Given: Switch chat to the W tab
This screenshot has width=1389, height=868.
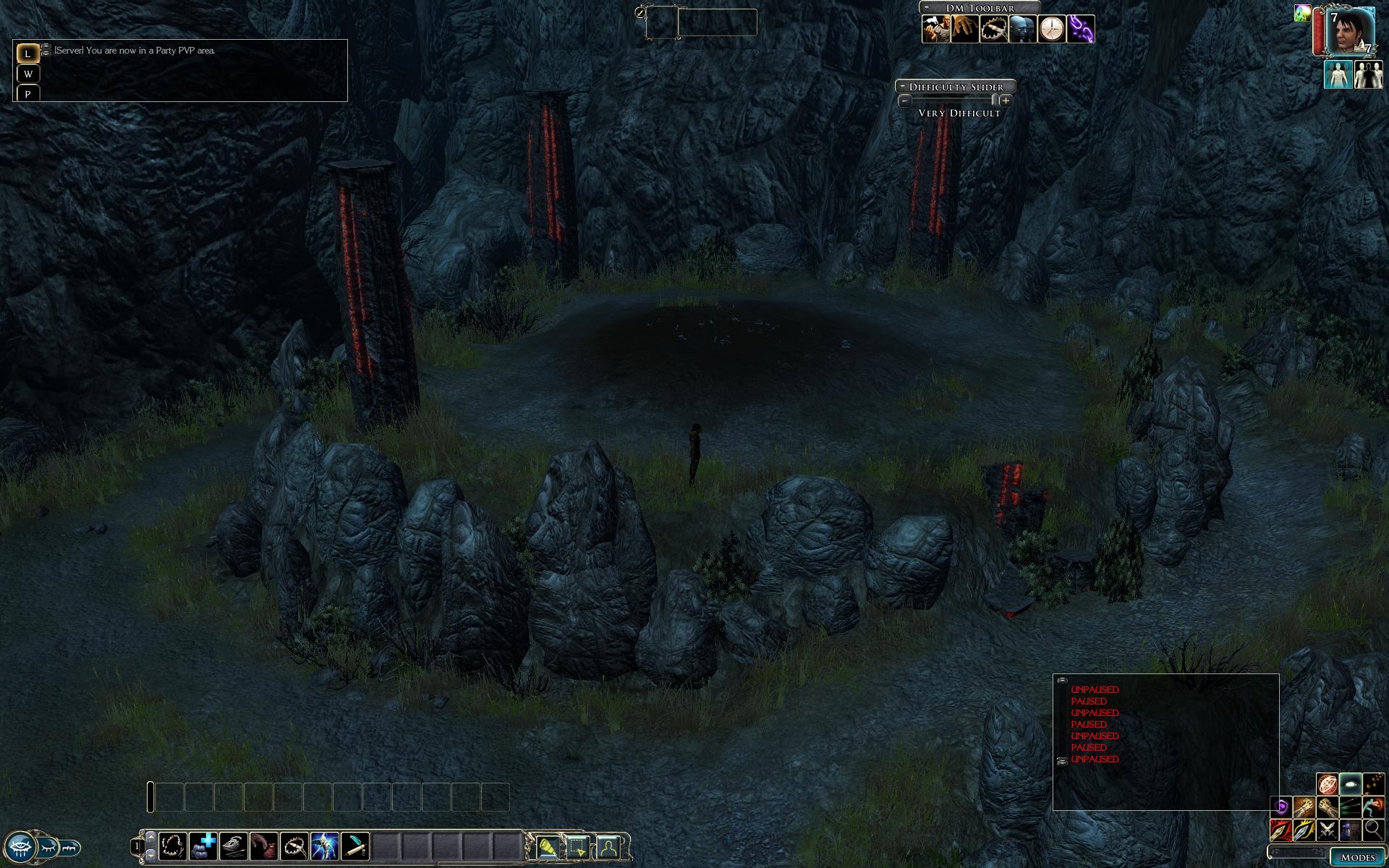Looking at the screenshot, I should coord(28,74).
